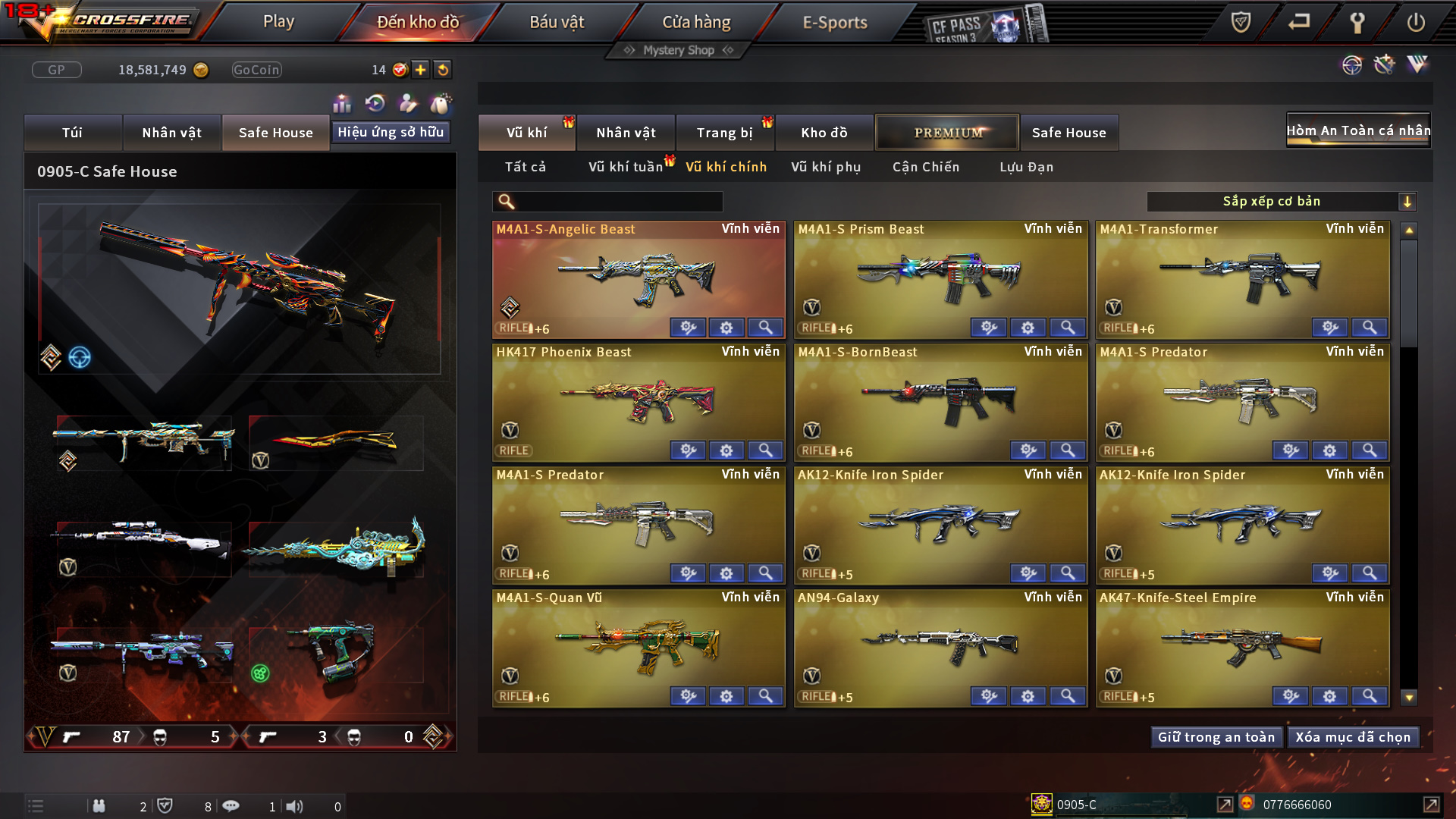The height and width of the screenshot is (819, 1456).
Task: Switch to the PREMIUM tab
Action: (x=947, y=133)
